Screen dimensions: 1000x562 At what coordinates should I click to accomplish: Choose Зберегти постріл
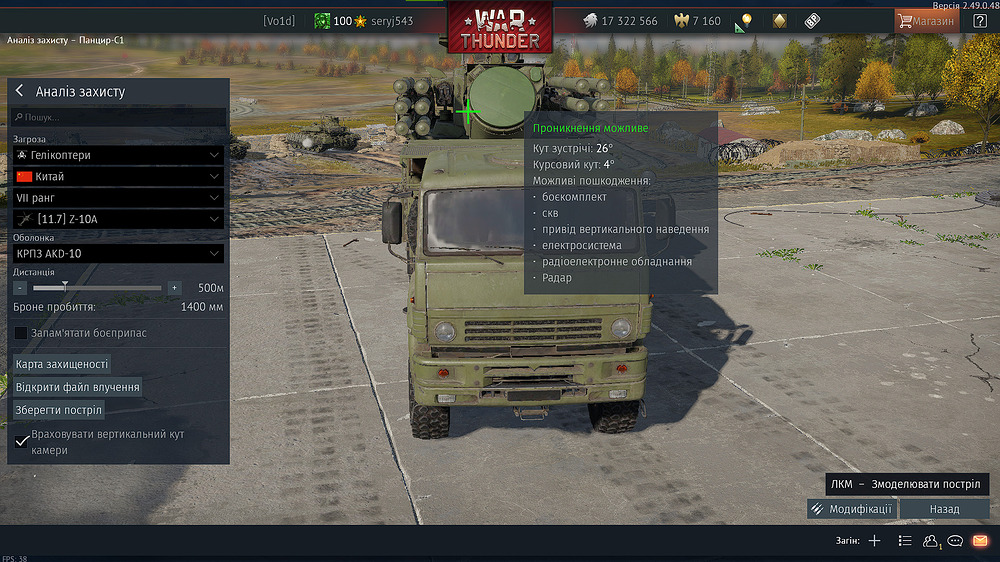(x=59, y=409)
